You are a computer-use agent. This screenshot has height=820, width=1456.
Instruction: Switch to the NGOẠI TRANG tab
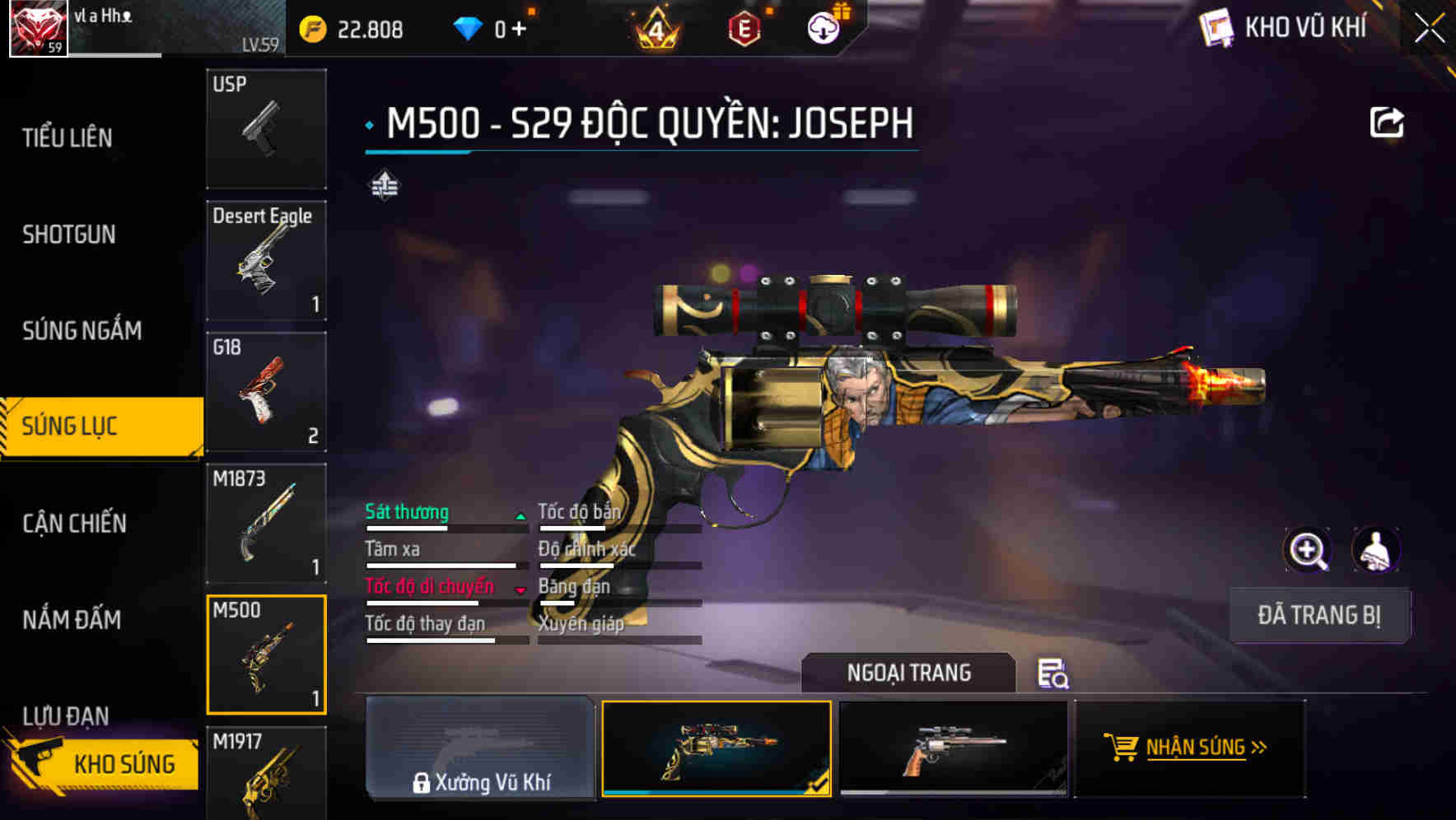909,673
